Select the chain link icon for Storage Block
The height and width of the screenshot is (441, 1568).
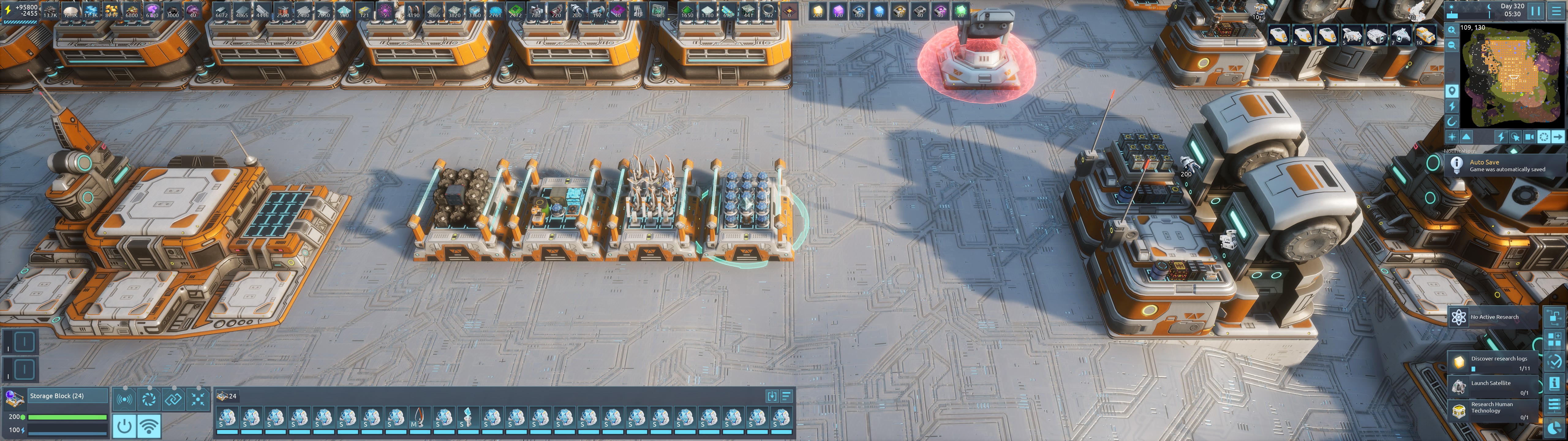pos(173,400)
